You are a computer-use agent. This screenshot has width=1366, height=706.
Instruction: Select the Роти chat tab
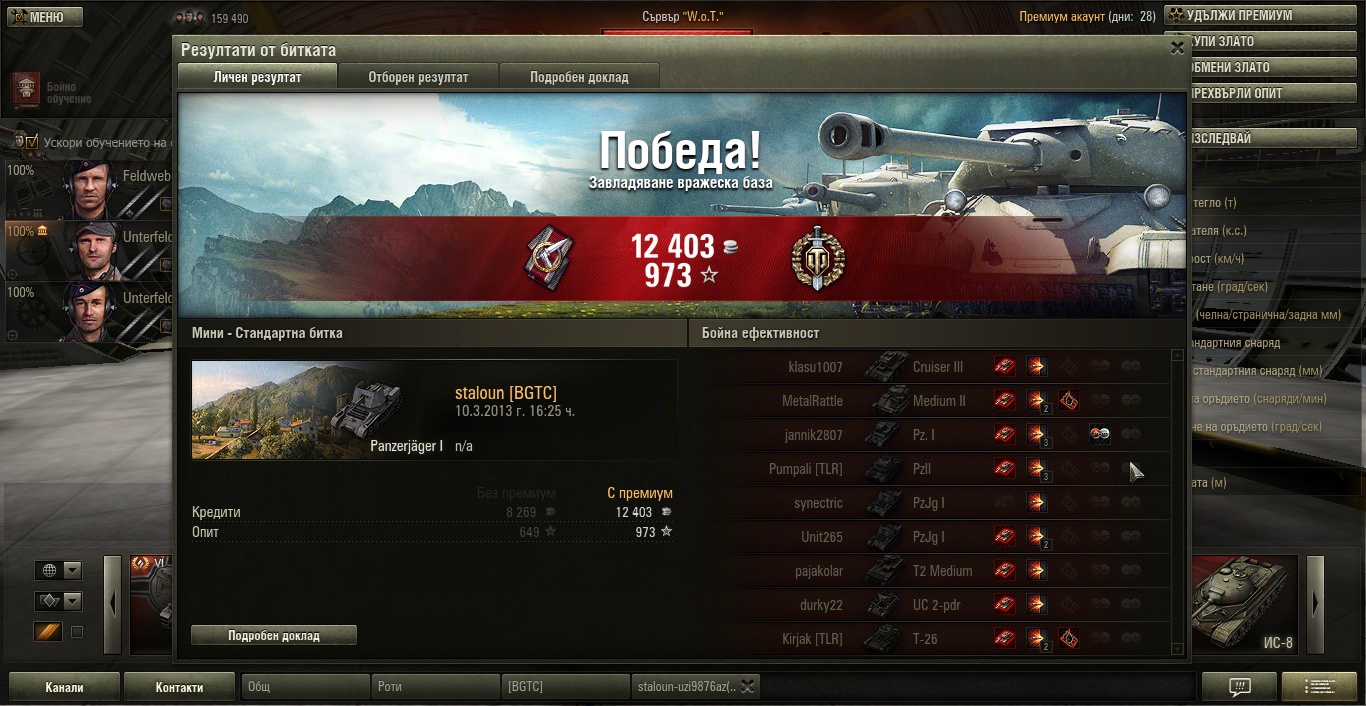(x=436, y=687)
